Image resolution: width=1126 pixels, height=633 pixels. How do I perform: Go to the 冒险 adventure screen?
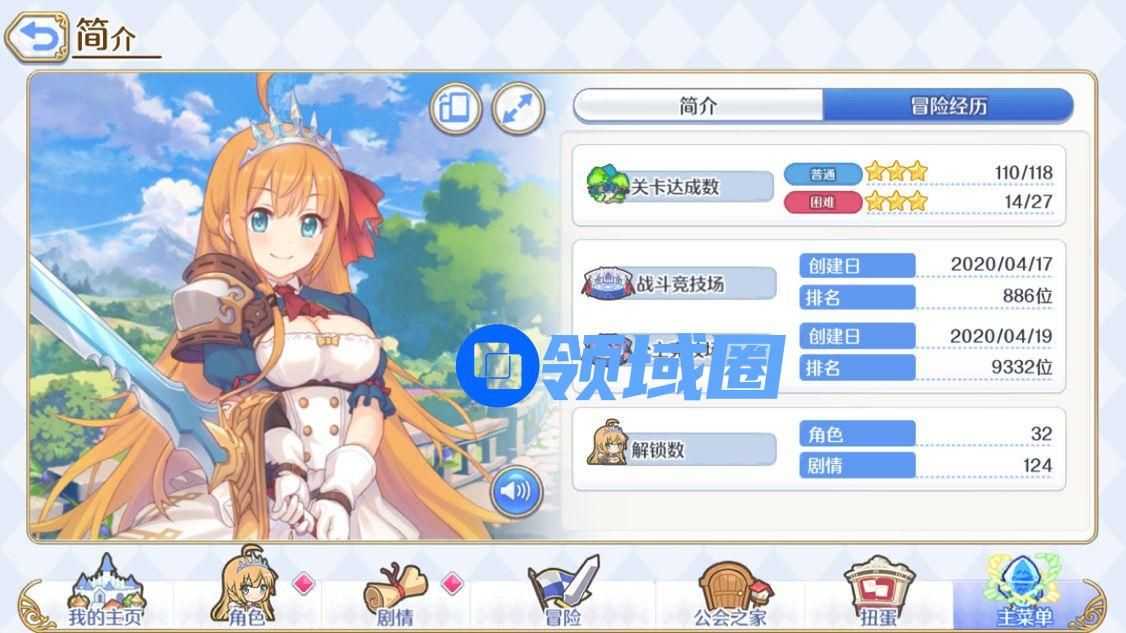(562, 592)
